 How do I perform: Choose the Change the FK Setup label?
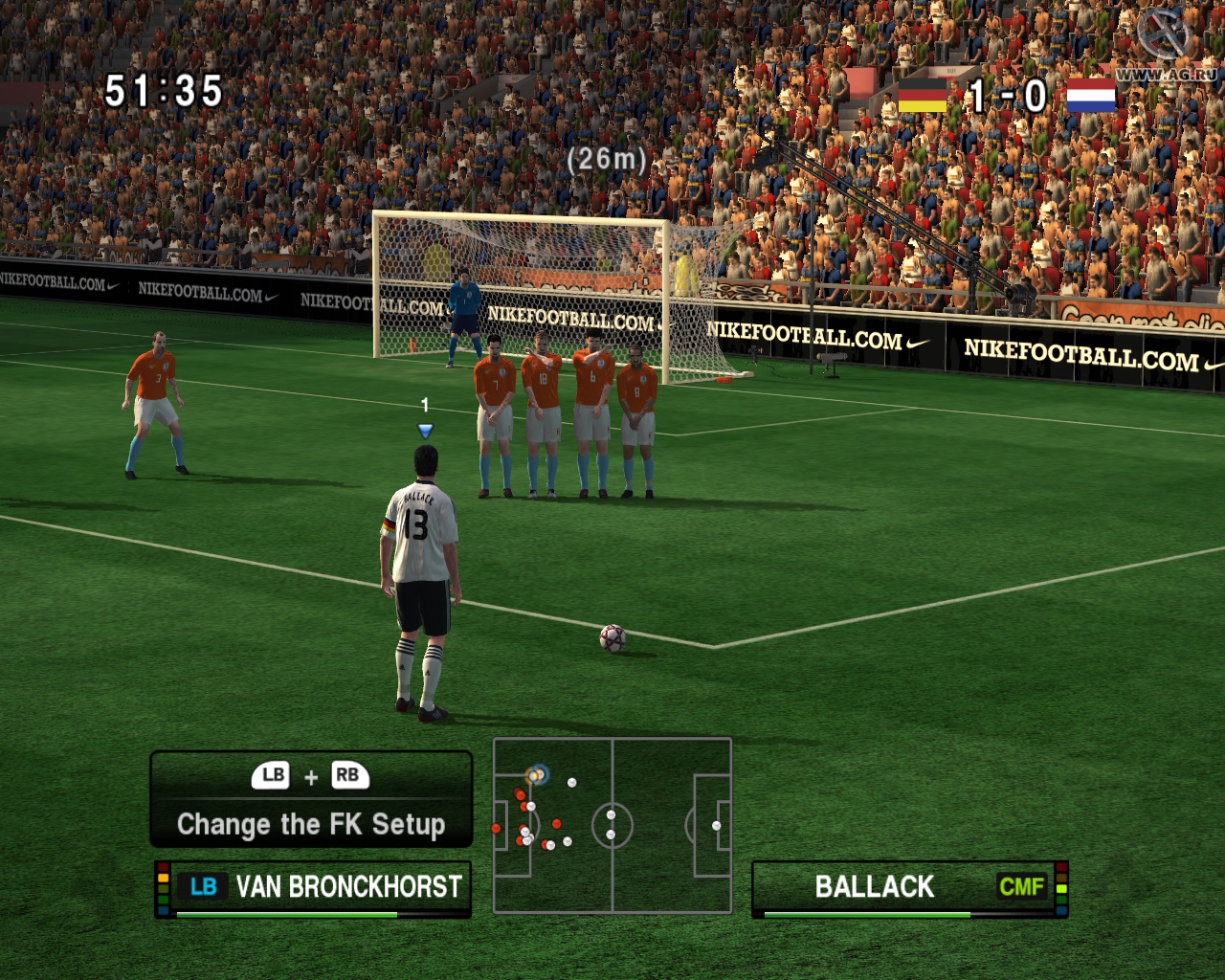point(311,824)
